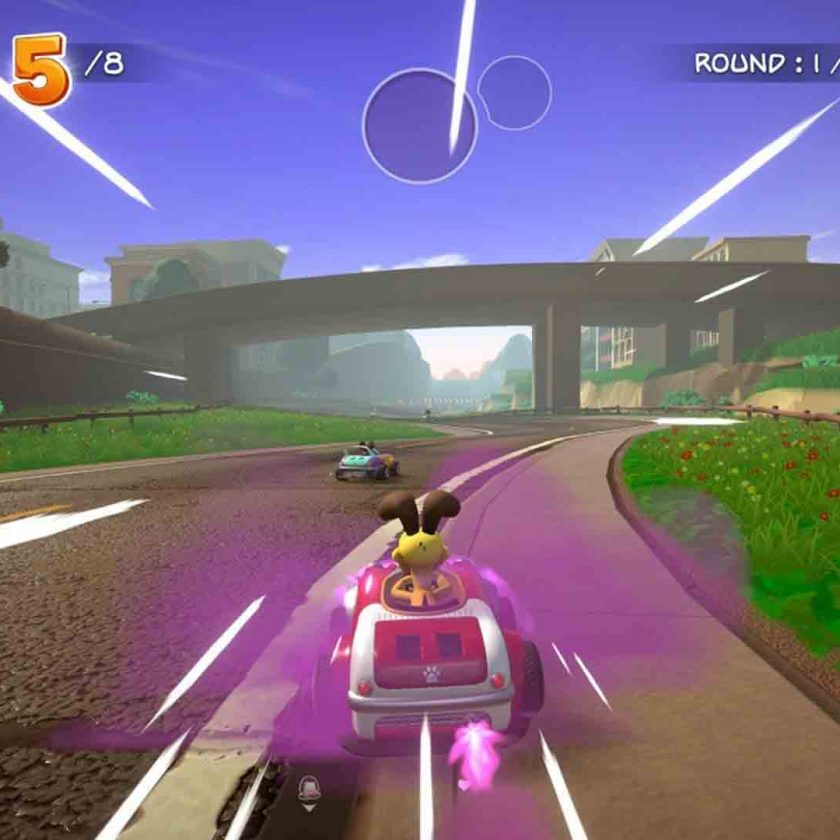
Task: Click the rival racer marker behind the kart
Action: tap(310, 791)
